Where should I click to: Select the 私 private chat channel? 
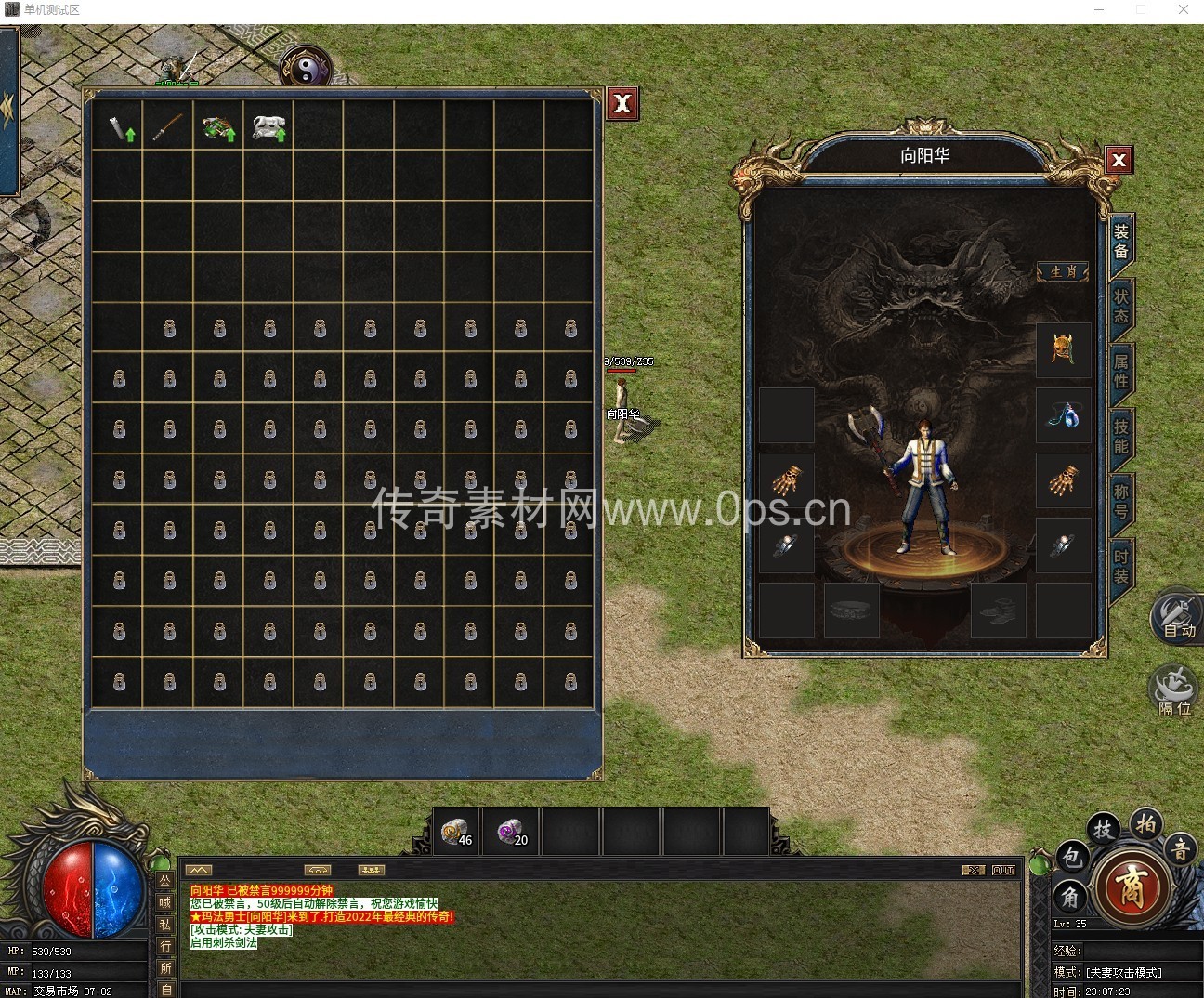pos(165,924)
